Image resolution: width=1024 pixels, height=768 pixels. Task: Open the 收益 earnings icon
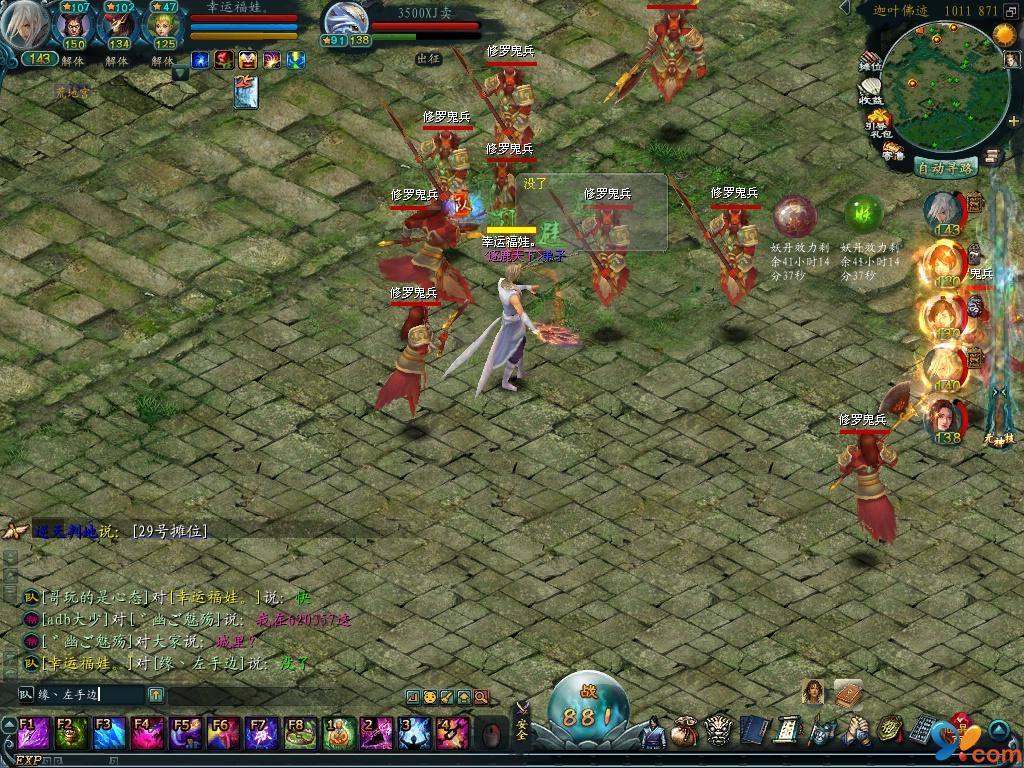pos(870,93)
